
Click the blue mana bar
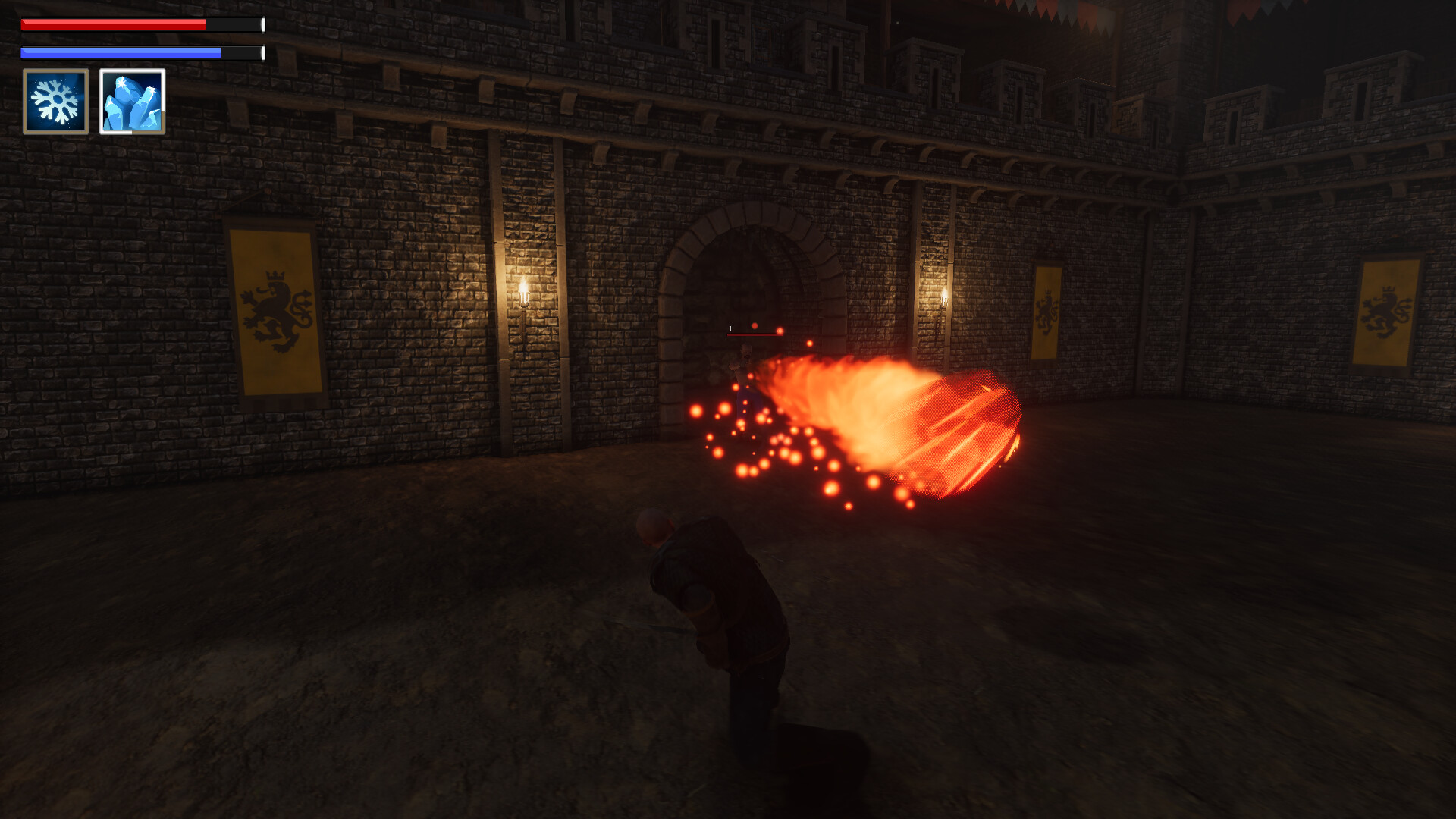[x=120, y=52]
